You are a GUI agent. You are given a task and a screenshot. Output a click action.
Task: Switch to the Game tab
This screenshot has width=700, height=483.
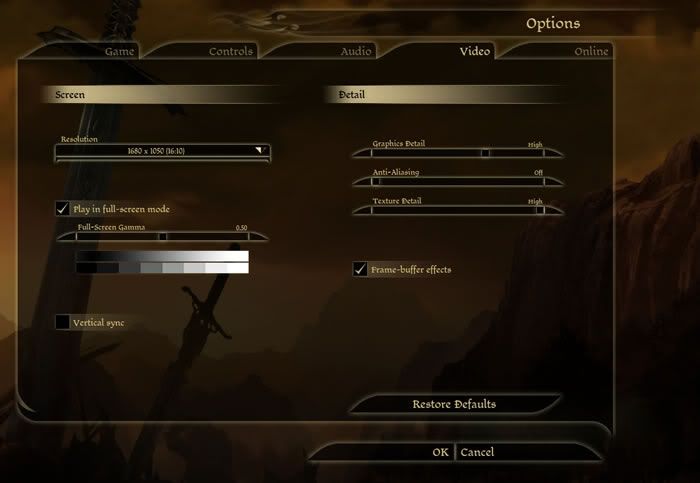coord(120,51)
